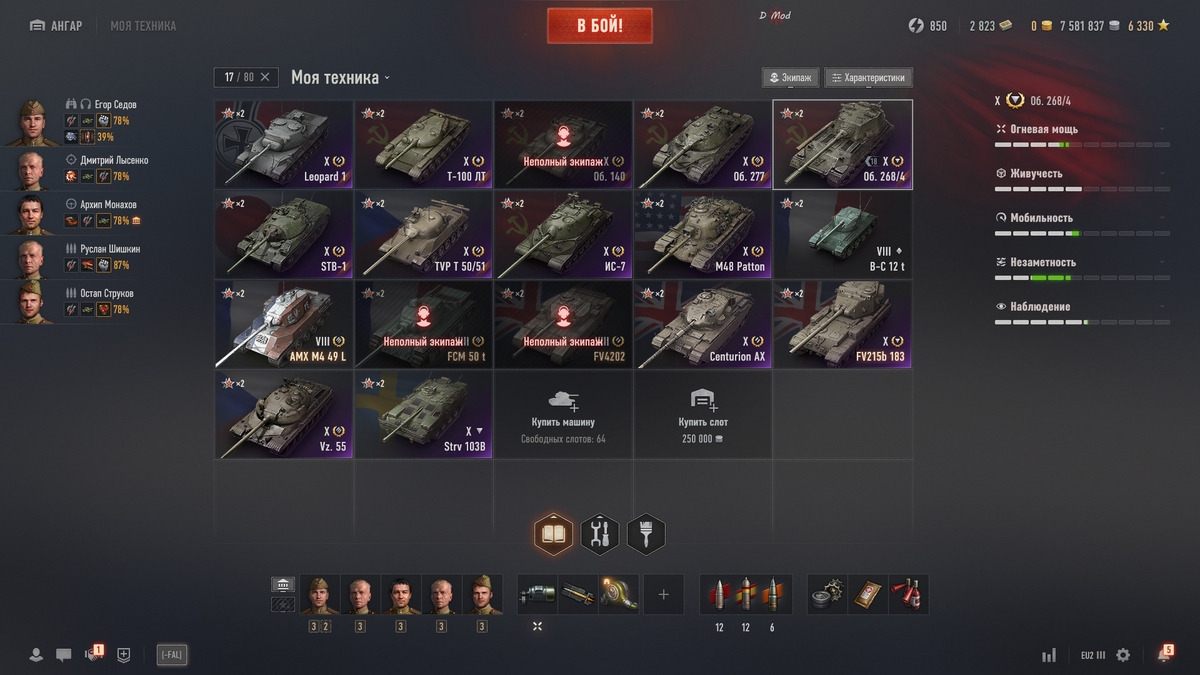Show Характеристики panel
The width and height of the screenshot is (1200, 675).
click(868, 78)
